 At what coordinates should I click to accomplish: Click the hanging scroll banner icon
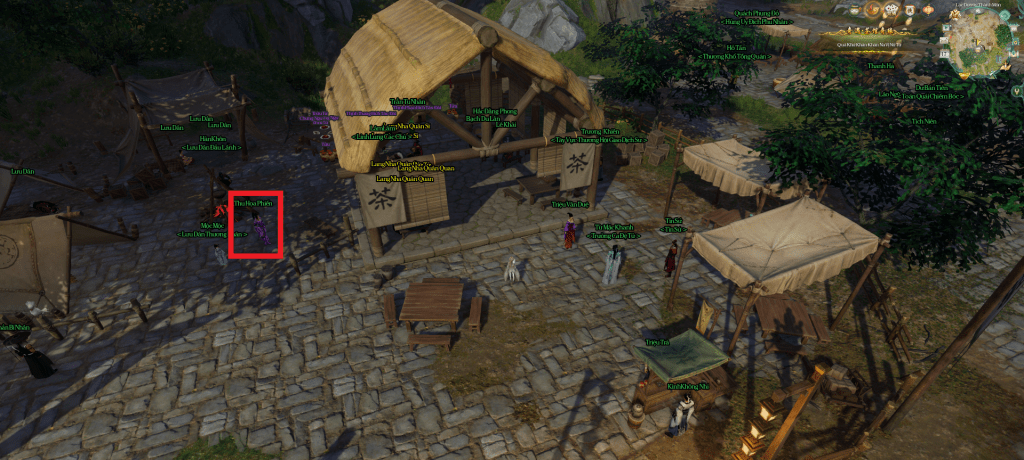tap(910, 9)
